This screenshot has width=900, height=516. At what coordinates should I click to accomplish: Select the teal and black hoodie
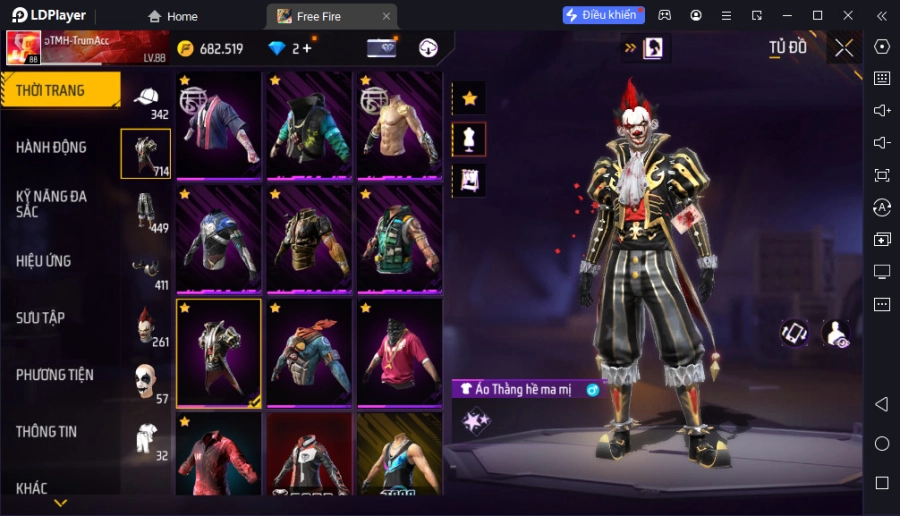tap(308, 124)
